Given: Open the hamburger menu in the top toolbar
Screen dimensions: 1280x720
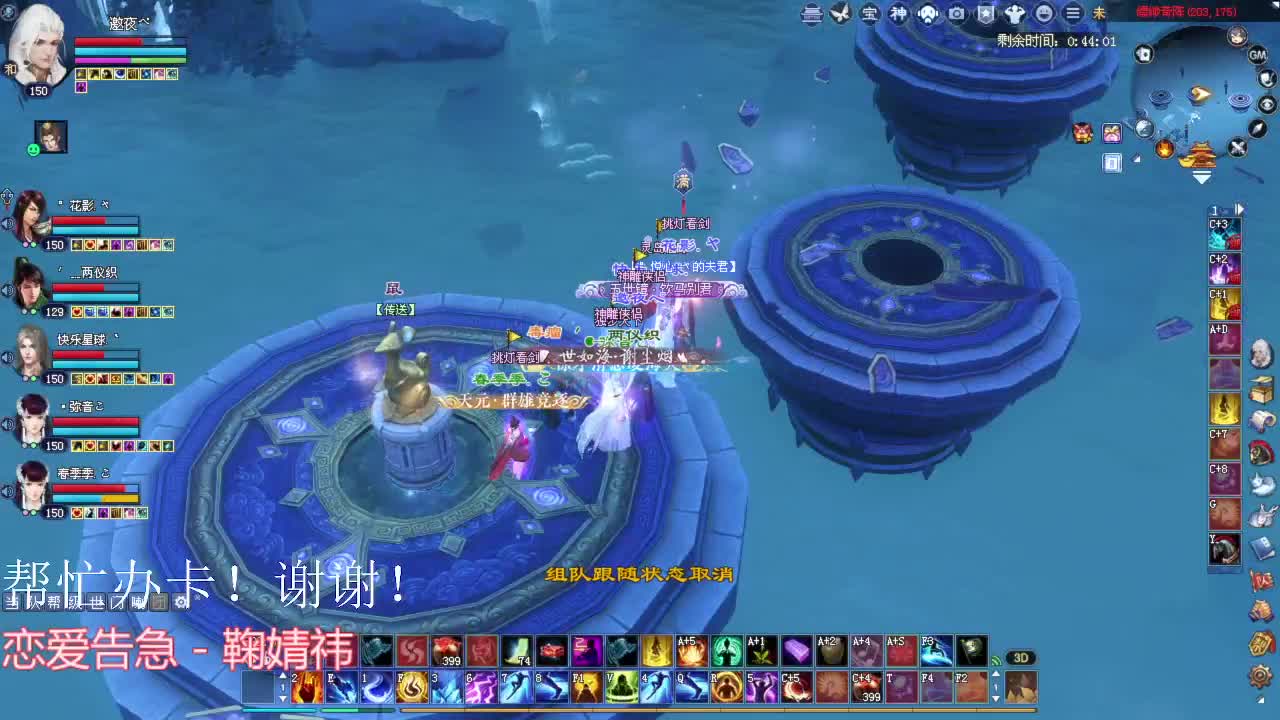Looking at the screenshot, I should coord(1071,15).
